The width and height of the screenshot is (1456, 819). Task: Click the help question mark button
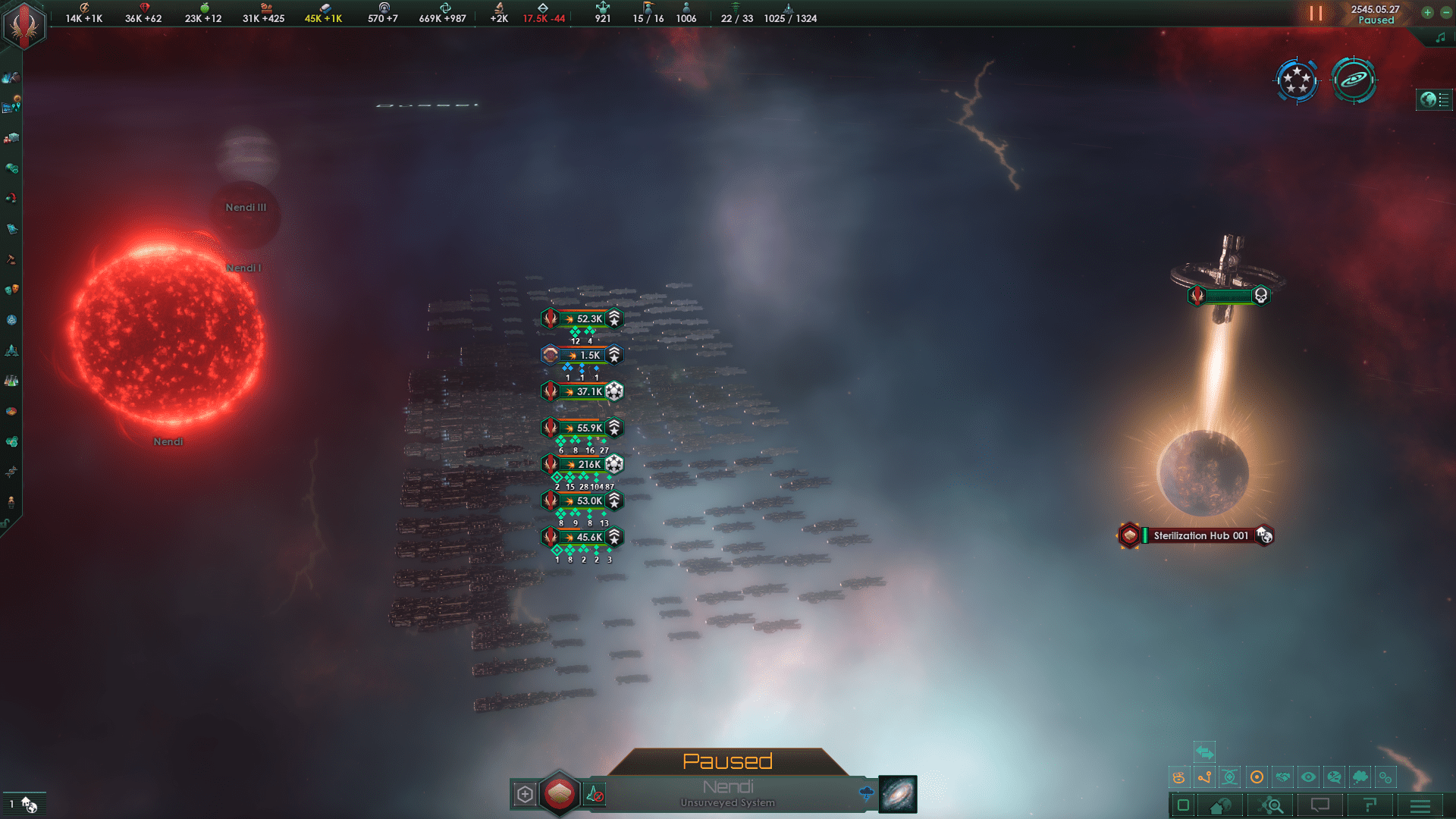(x=1370, y=805)
